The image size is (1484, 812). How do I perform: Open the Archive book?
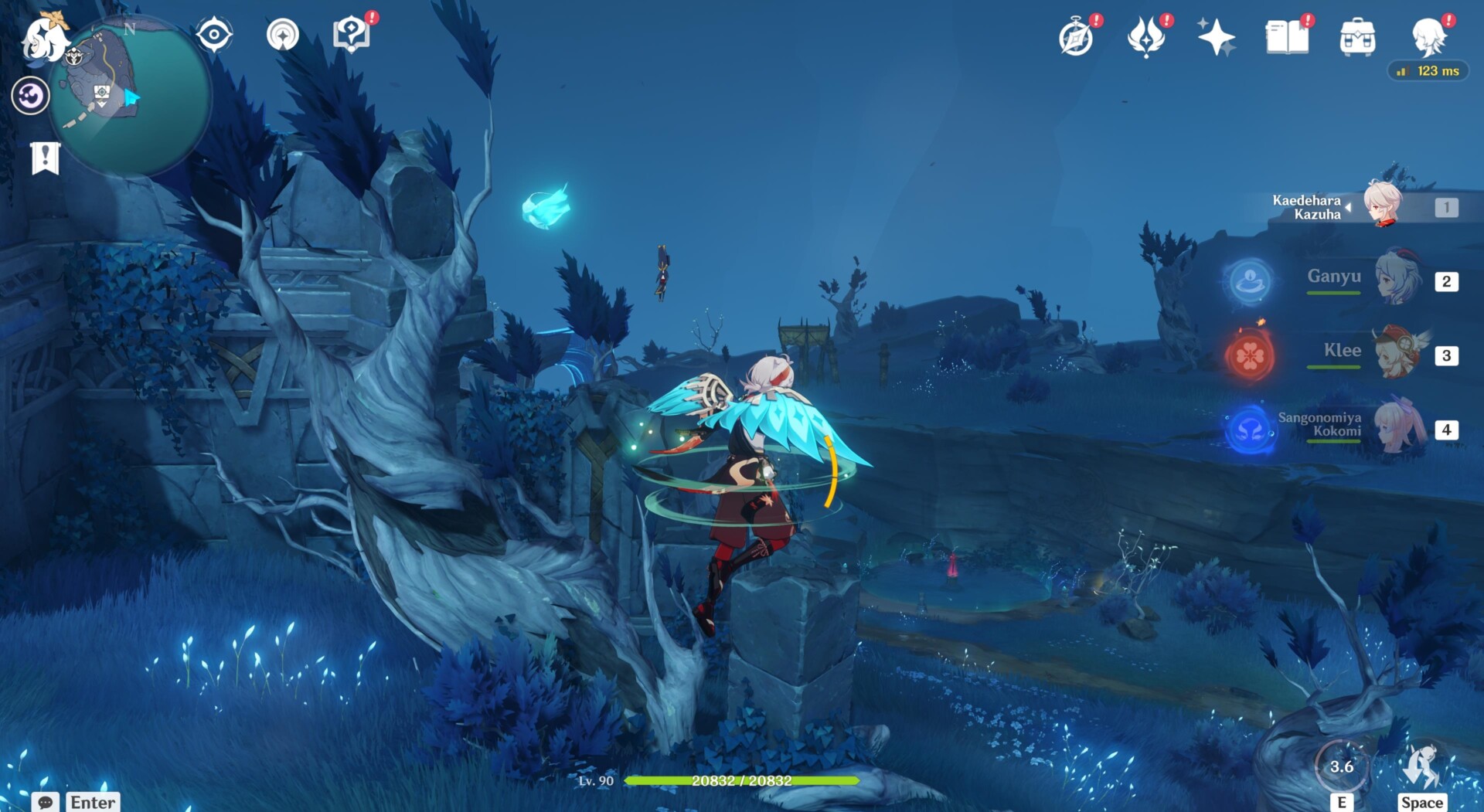click(1288, 36)
